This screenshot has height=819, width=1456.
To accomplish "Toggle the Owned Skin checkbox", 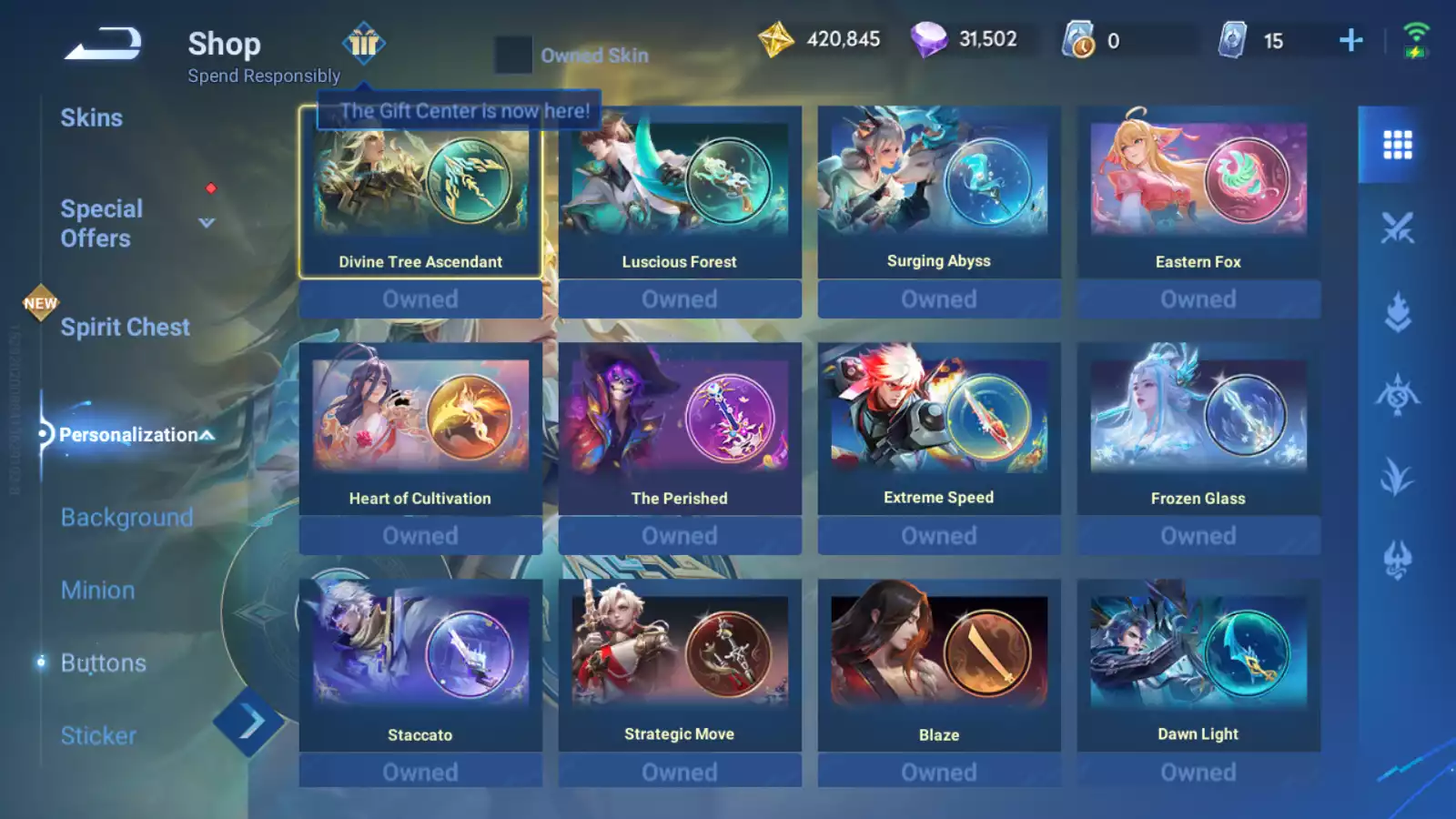I will (513, 56).
